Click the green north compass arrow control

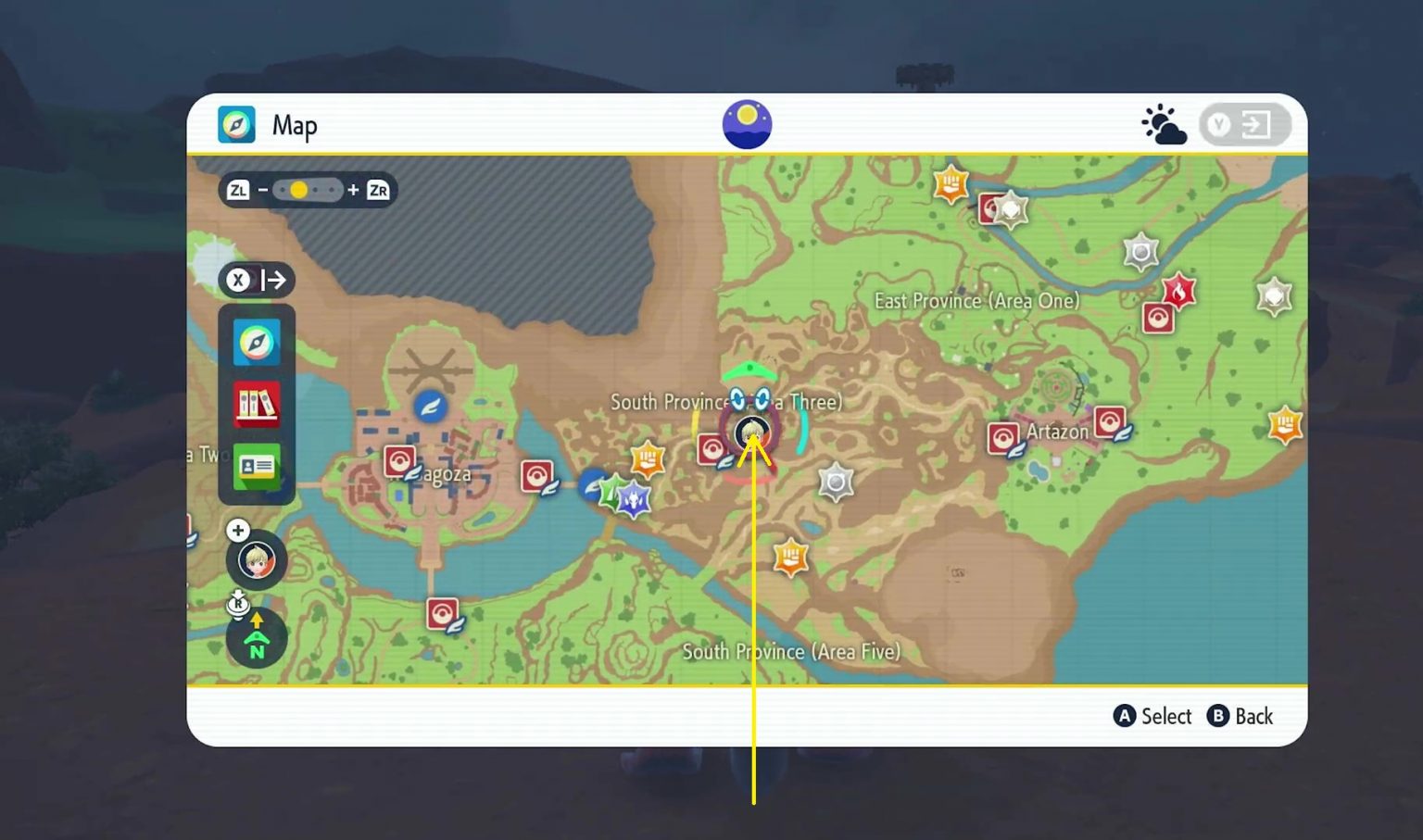click(257, 637)
